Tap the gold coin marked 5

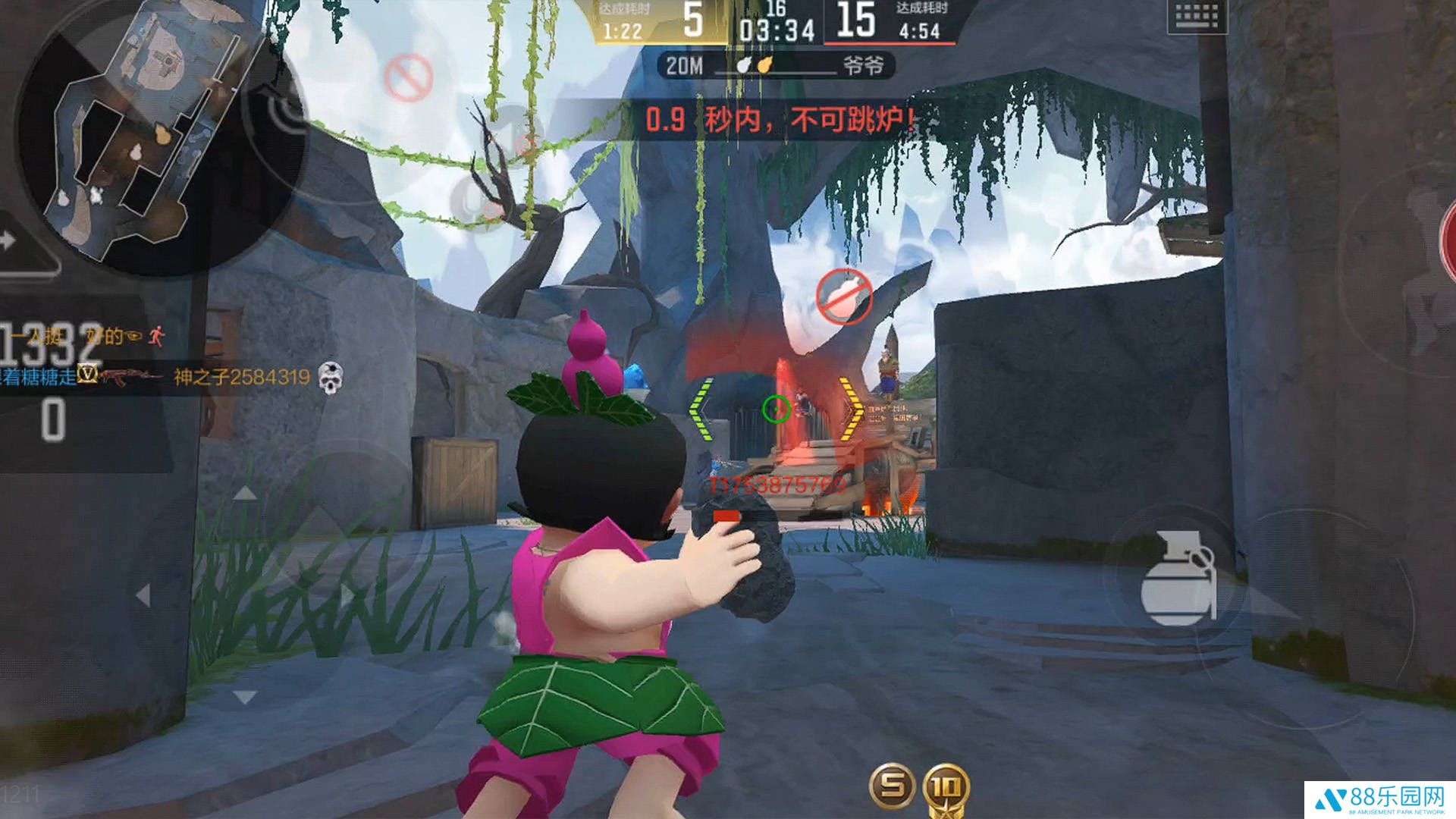click(x=892, y=786)
